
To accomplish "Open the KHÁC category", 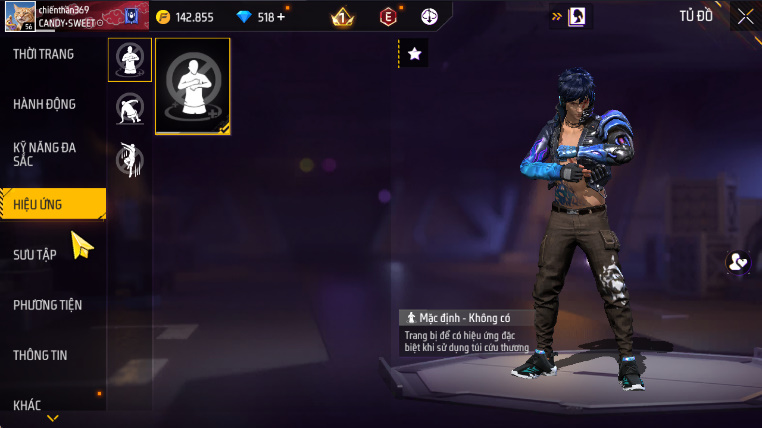I will tap(28, 405).
